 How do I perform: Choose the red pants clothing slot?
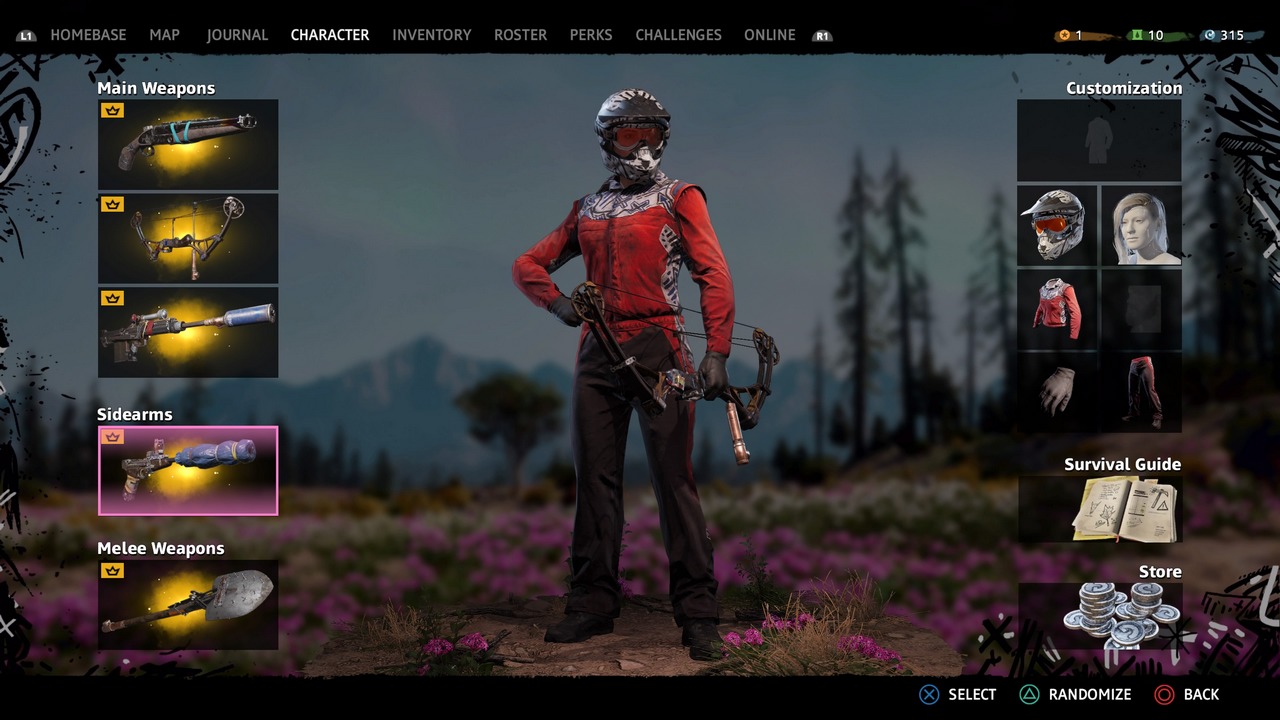[x=1141, y=391]
